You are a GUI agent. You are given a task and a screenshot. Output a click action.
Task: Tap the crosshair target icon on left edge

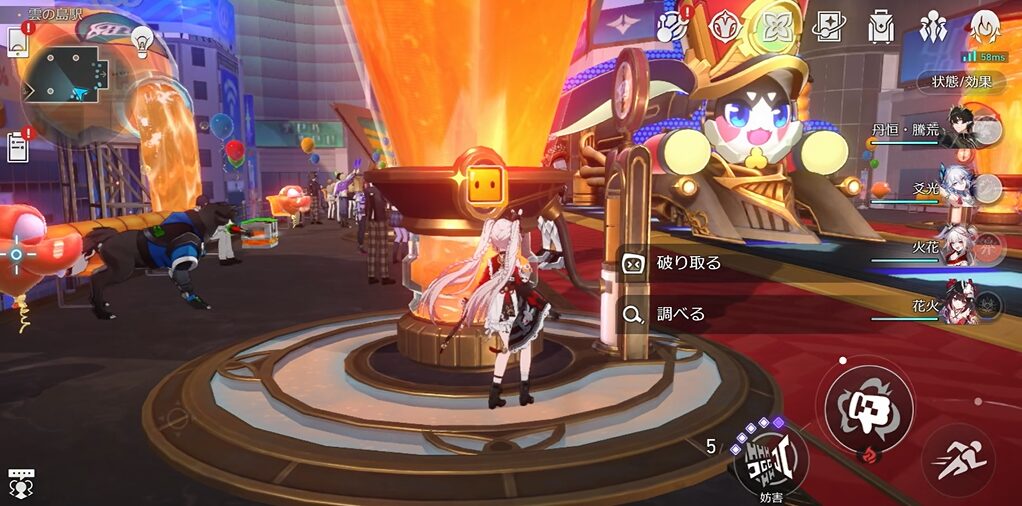click(16, 255)
